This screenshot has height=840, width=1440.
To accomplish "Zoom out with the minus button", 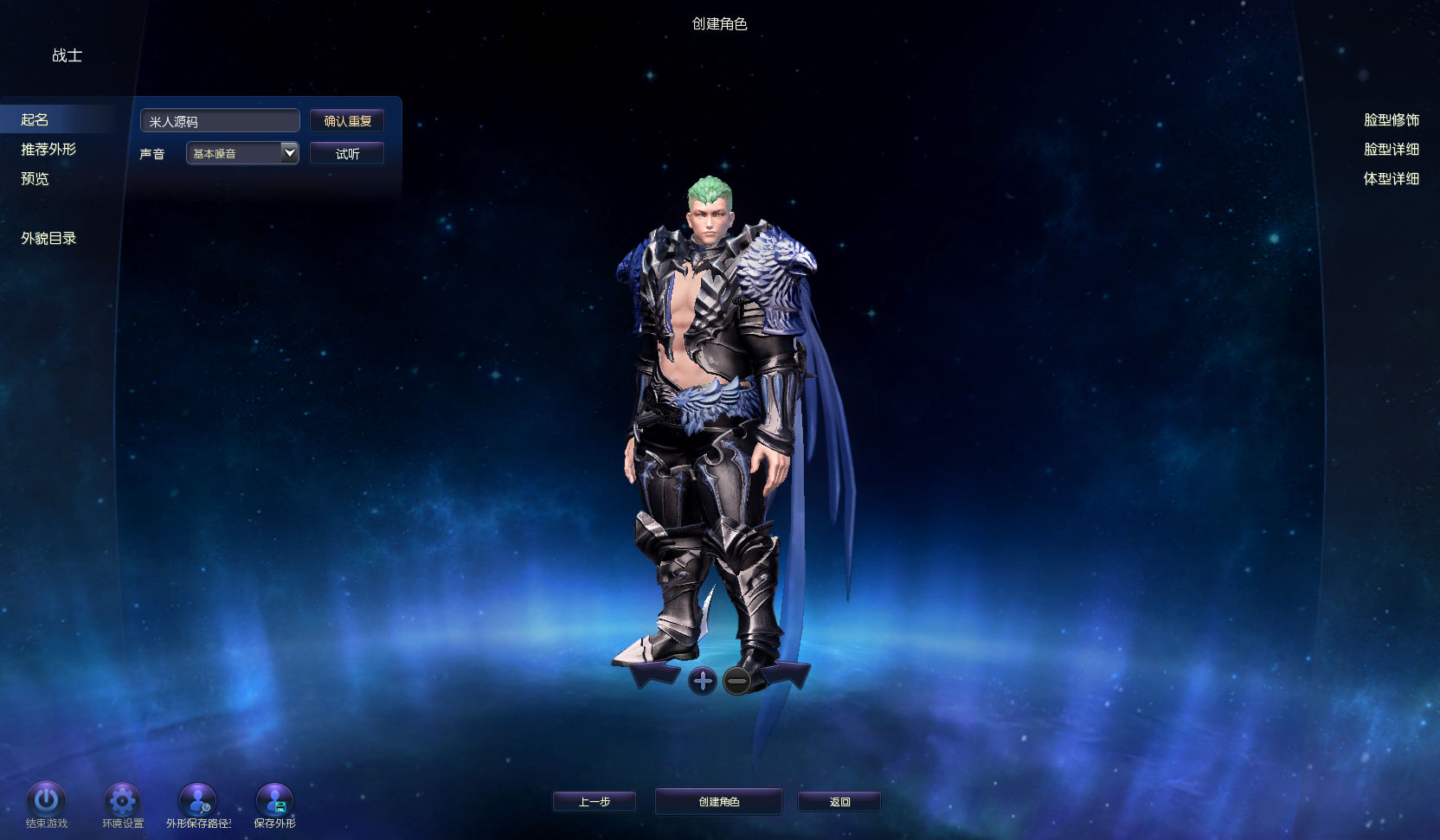I will point(737,681).
